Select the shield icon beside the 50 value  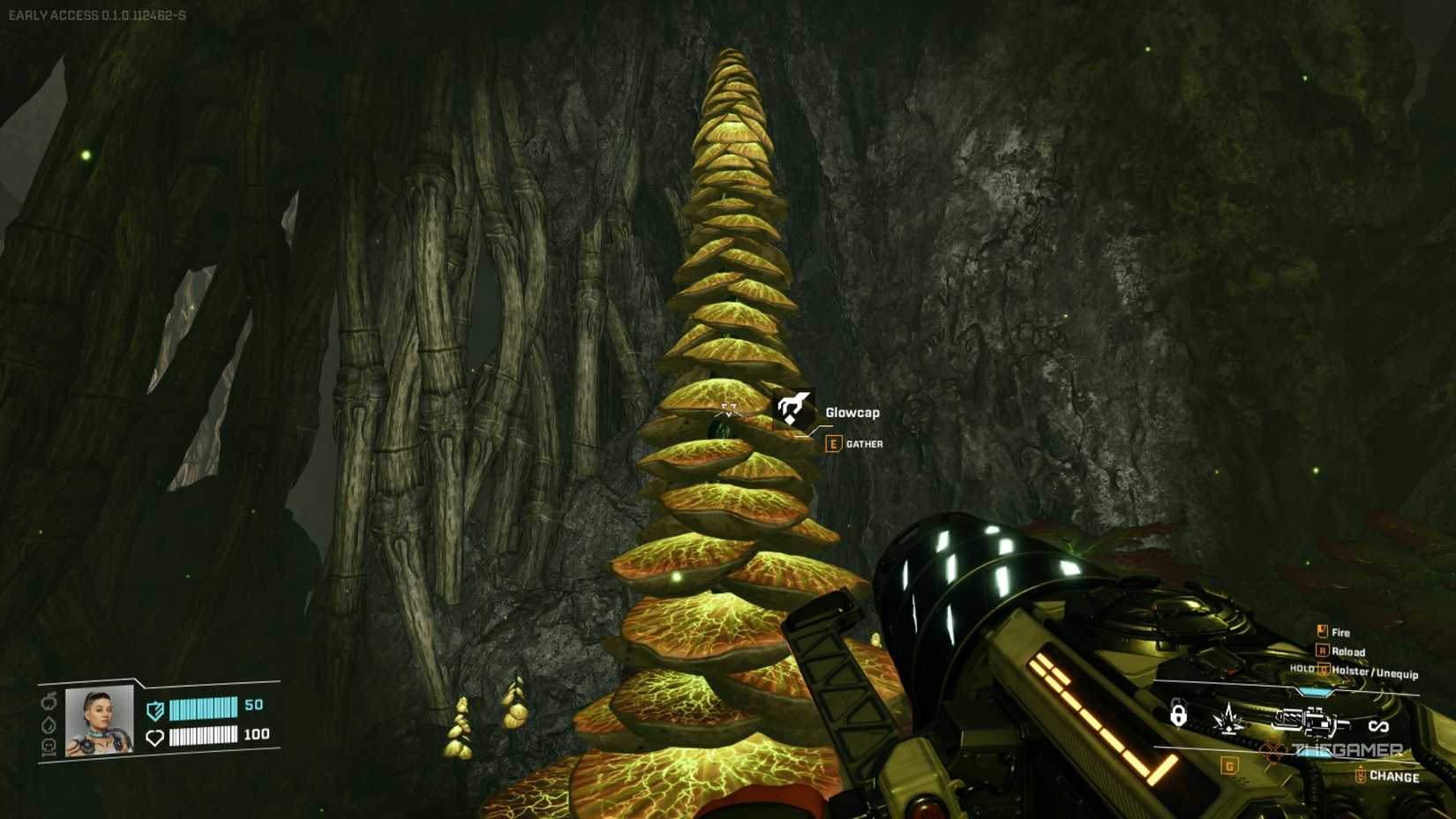(x=154, y=710)
